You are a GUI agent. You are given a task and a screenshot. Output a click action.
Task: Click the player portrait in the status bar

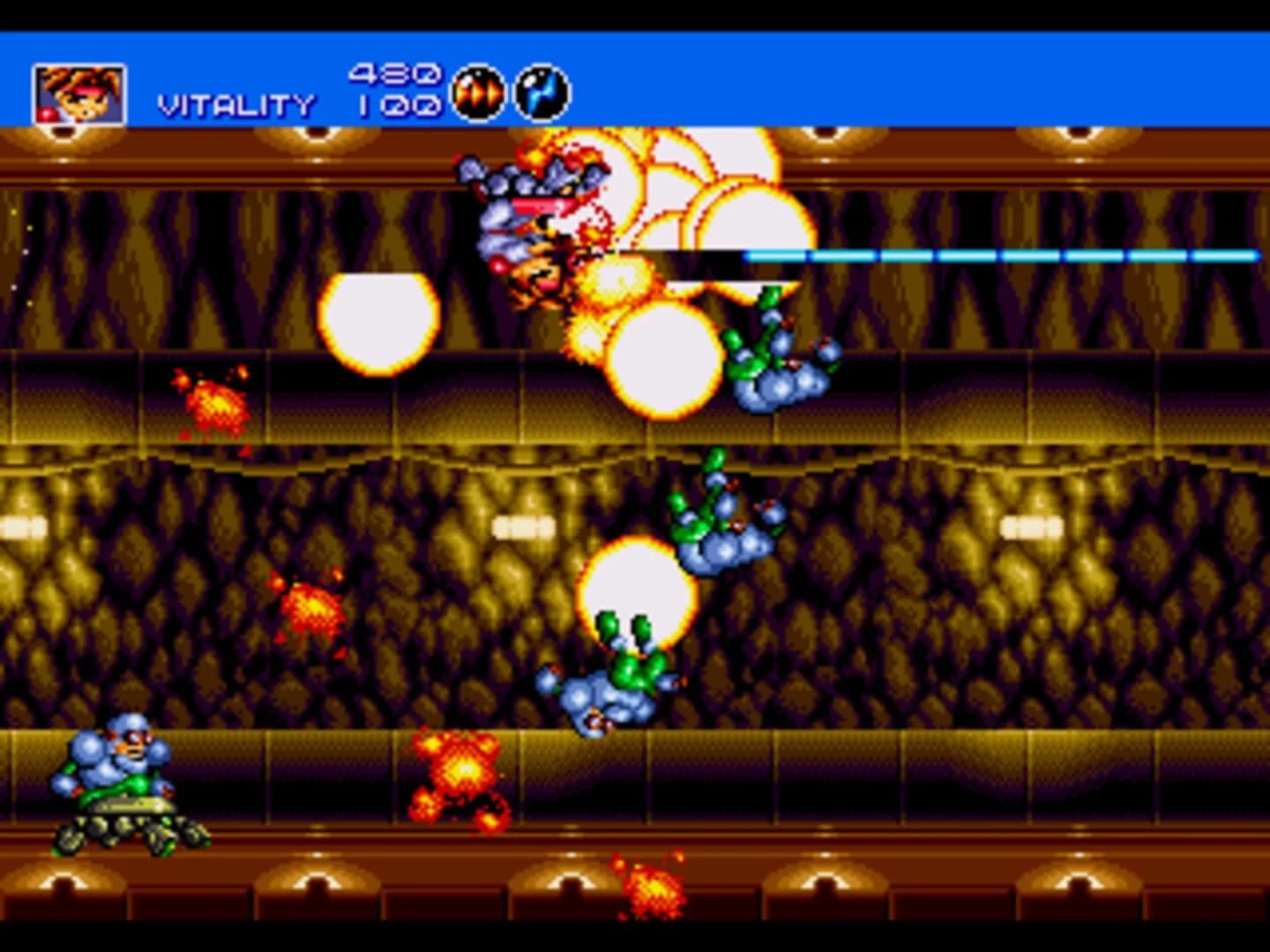tap(79, 94)
